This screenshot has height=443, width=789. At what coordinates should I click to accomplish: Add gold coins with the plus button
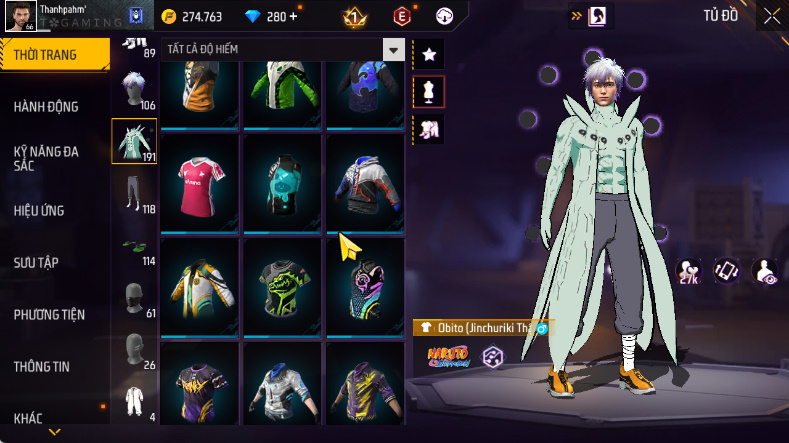point(293,17)
